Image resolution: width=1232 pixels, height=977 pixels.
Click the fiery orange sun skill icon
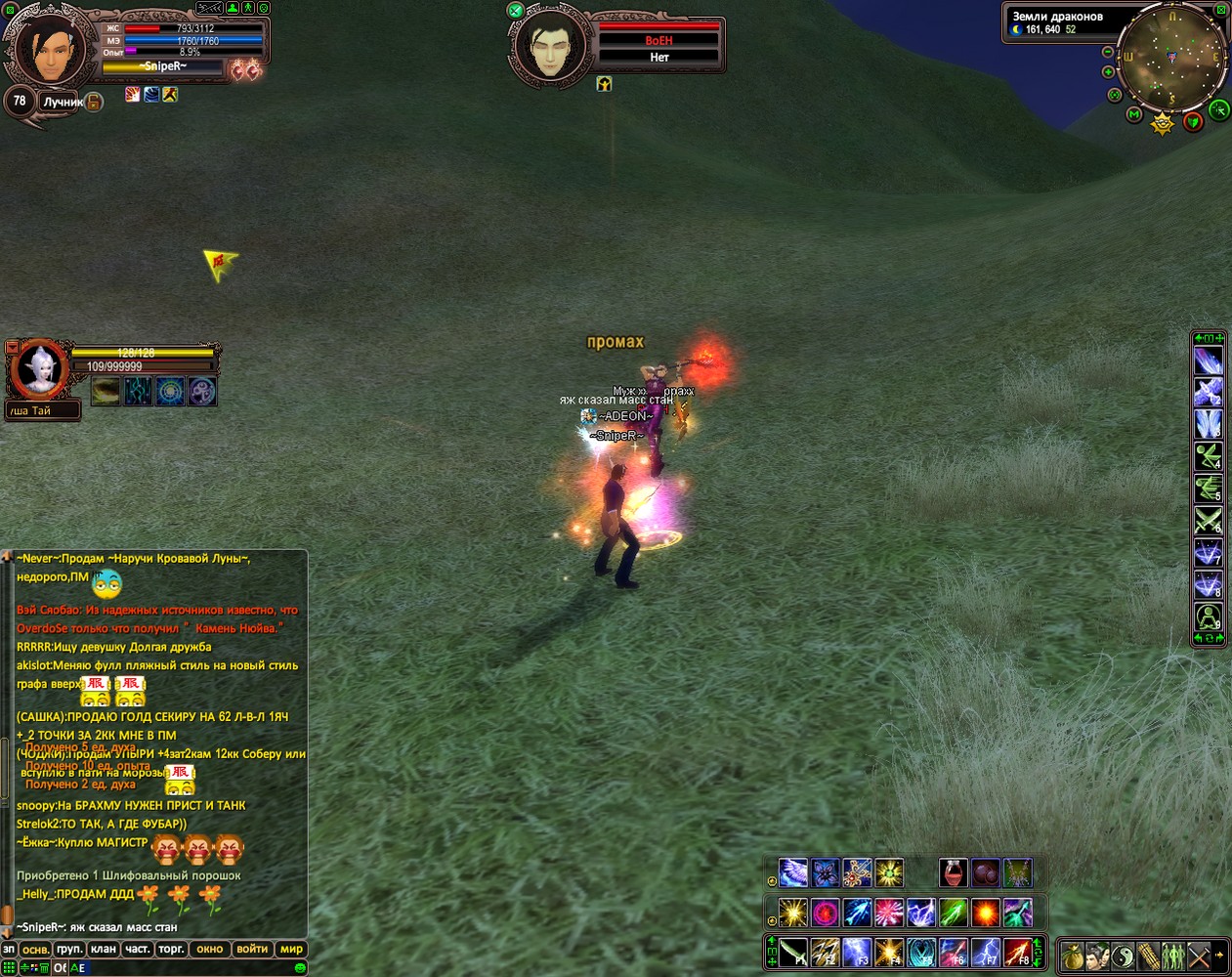tap(985, 913)
